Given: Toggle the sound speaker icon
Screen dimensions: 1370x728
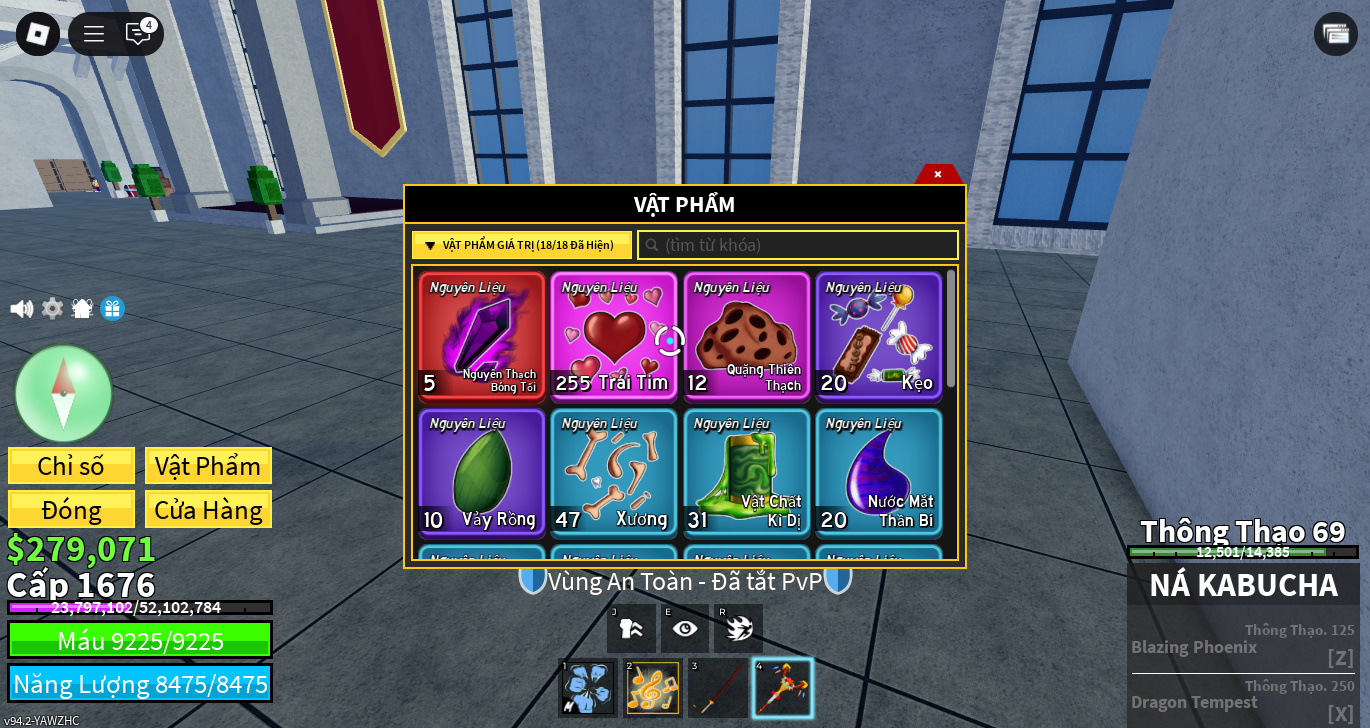Looking at the screenshot, I should click(21, 309).
